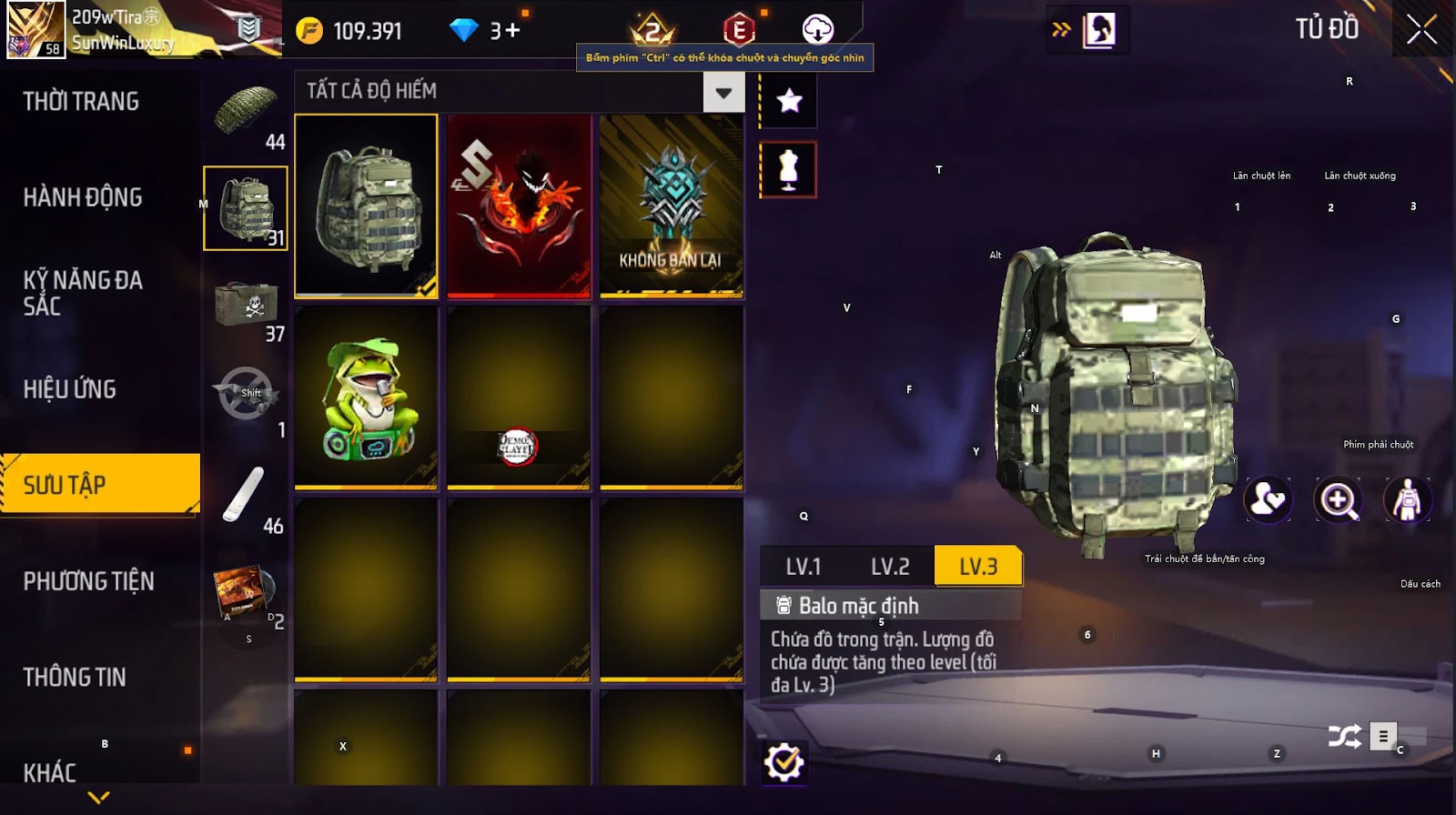
Task: Select the loot box subcategory with skull
Action: click(245, 305)
